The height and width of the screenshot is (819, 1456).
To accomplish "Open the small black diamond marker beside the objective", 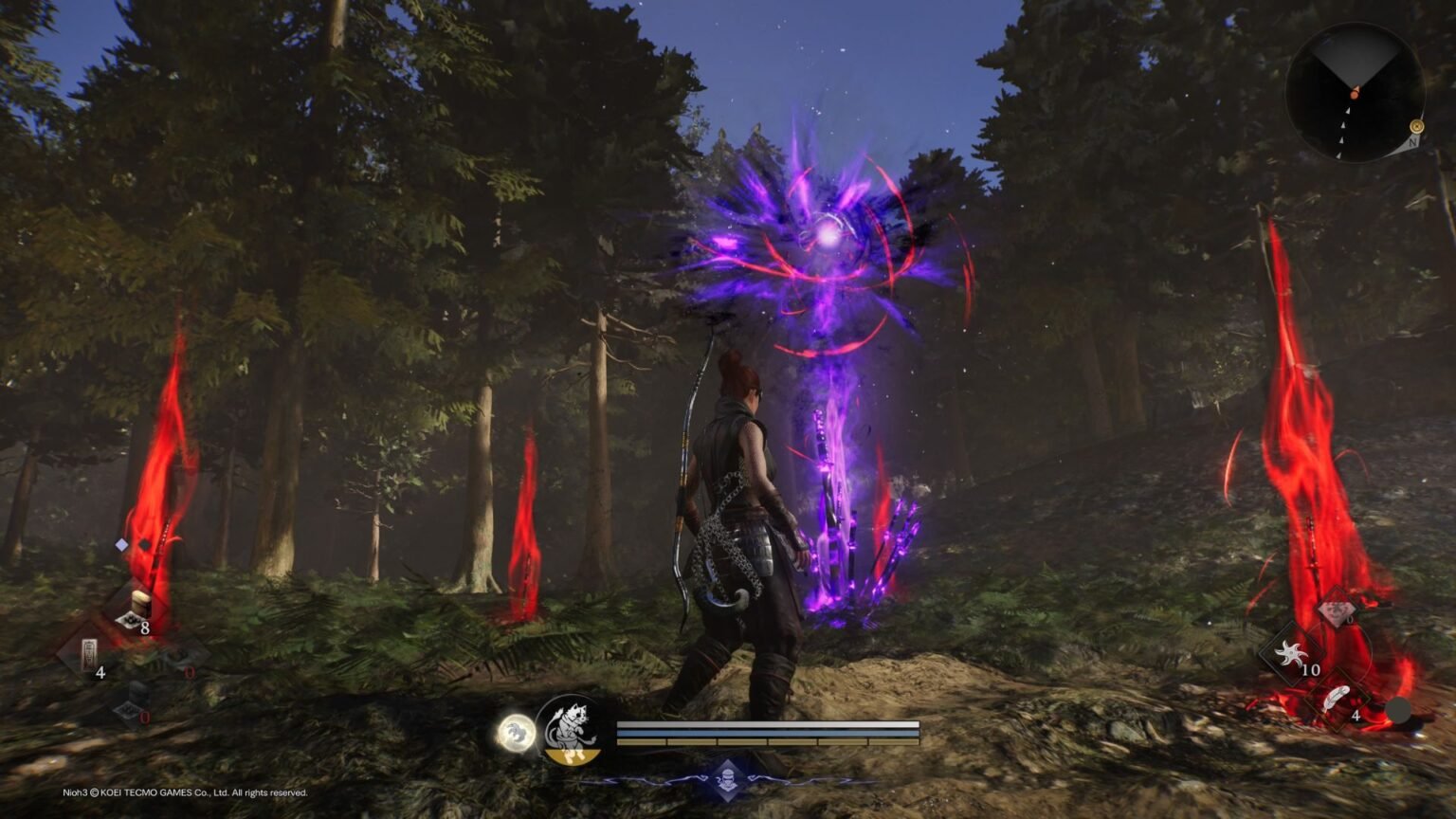I will (145, 543).
